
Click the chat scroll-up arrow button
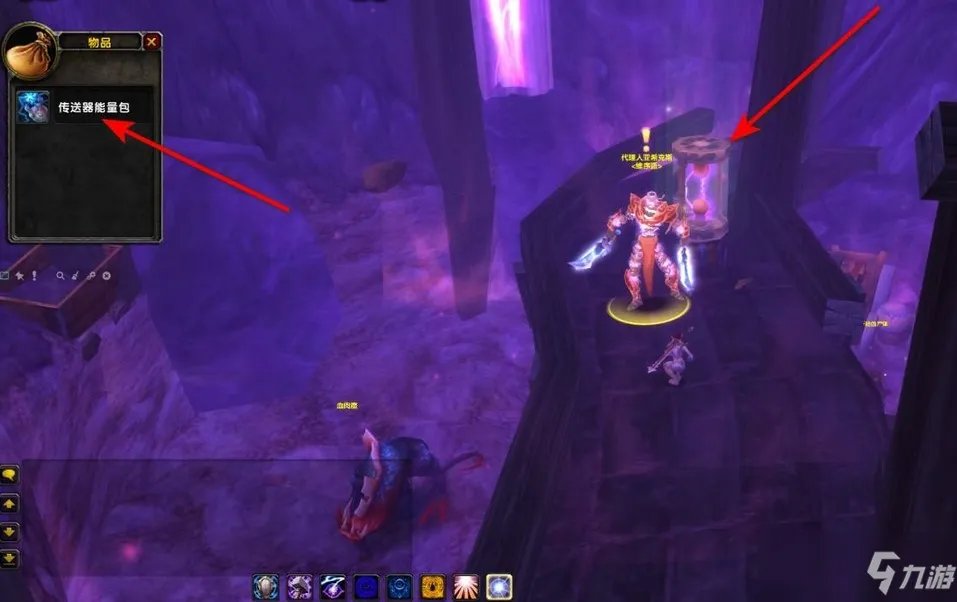[x=9, y=503]
